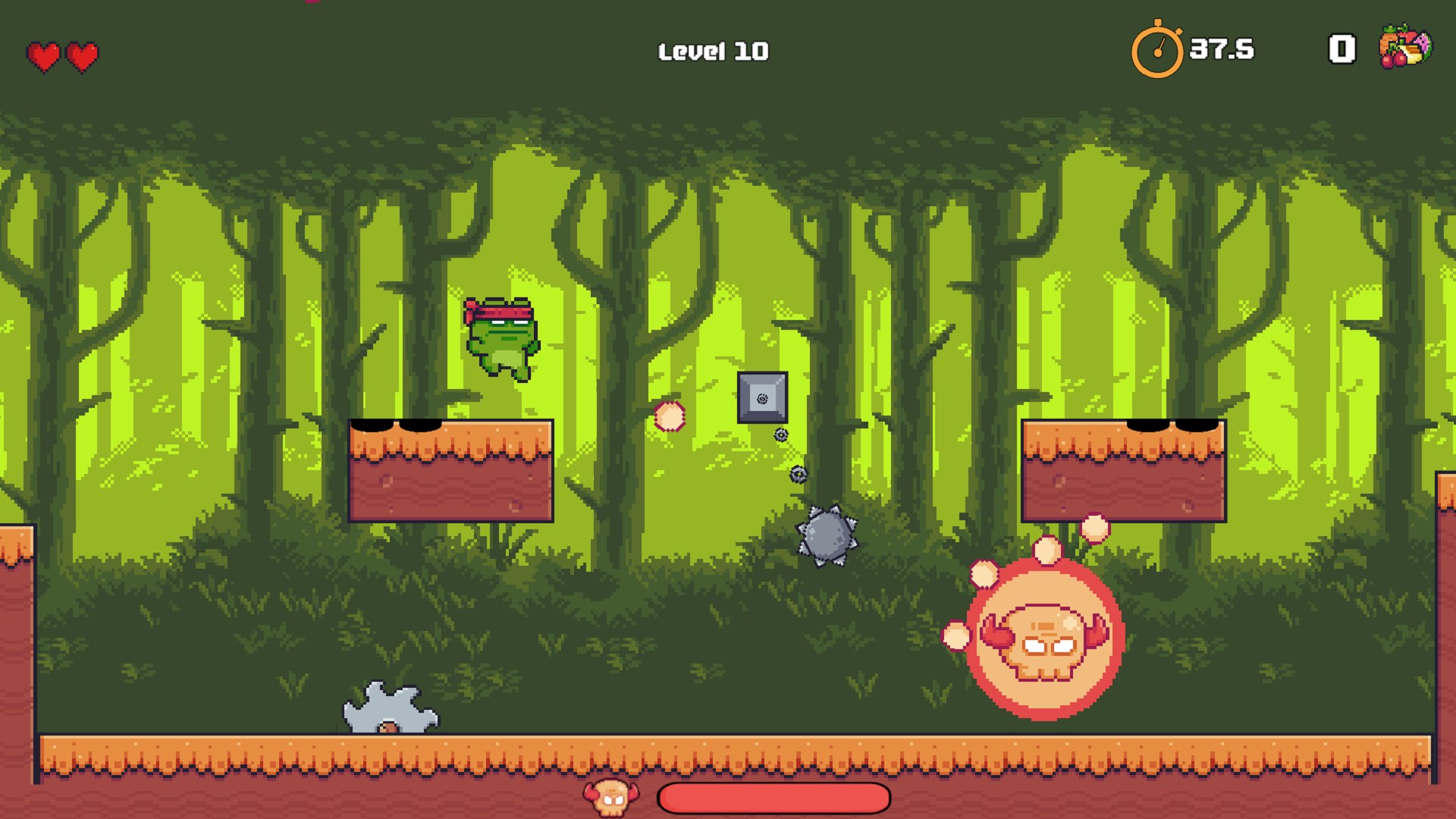The width and height of the screenshot is (1456, 819).
Task: Click the gray metal block obstacle
Action: [x=762, y=395]
